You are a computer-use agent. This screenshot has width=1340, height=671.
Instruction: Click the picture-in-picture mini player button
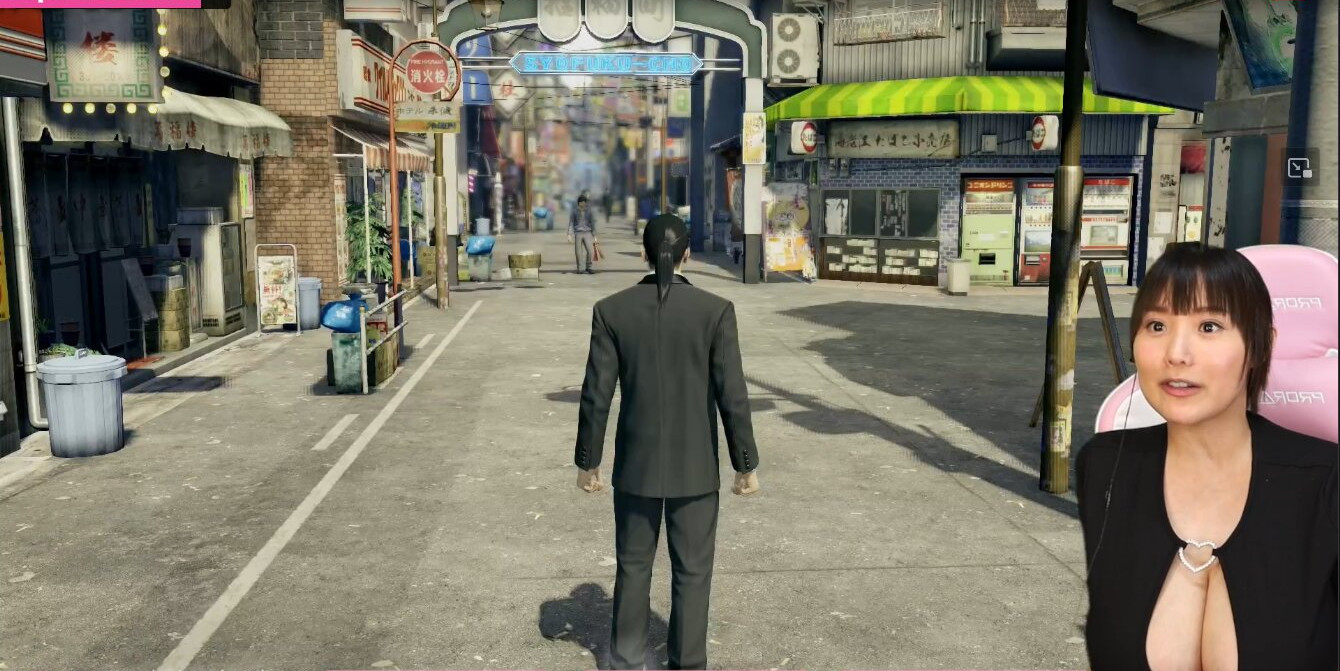pyautogui.click(x=1300, y=168)
